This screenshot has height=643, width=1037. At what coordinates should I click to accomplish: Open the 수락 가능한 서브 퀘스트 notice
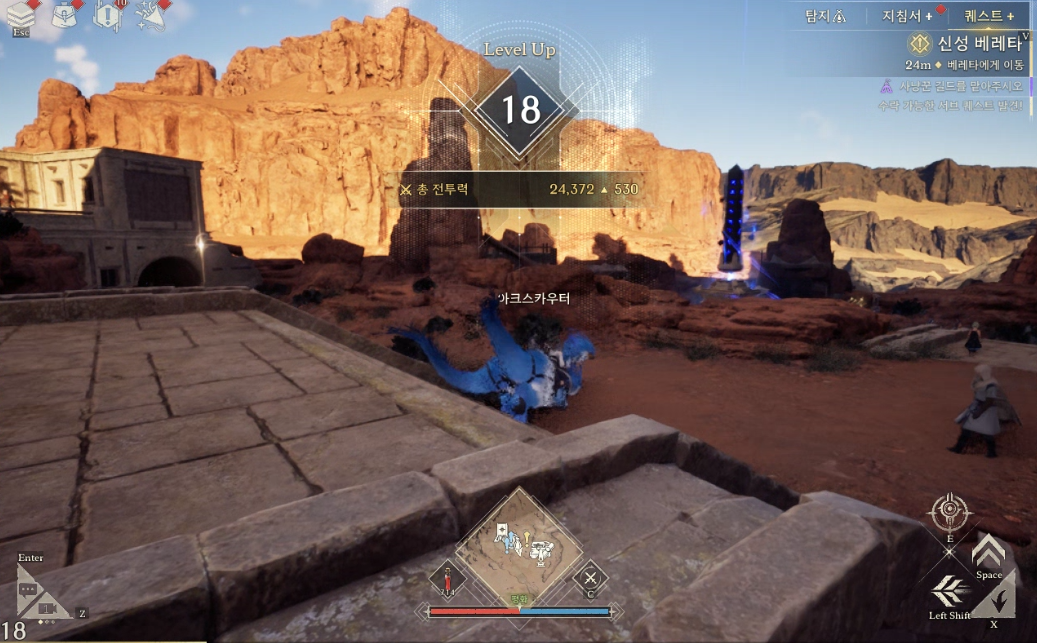(950, 105)
